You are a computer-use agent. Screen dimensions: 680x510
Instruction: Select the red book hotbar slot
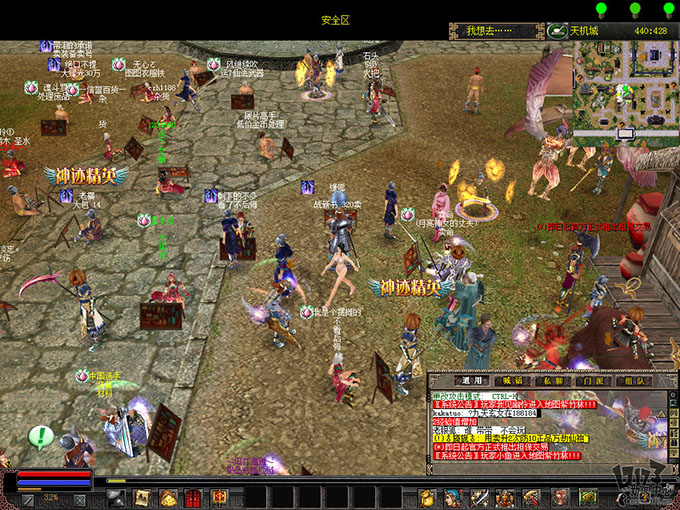(x=193, y=497)
